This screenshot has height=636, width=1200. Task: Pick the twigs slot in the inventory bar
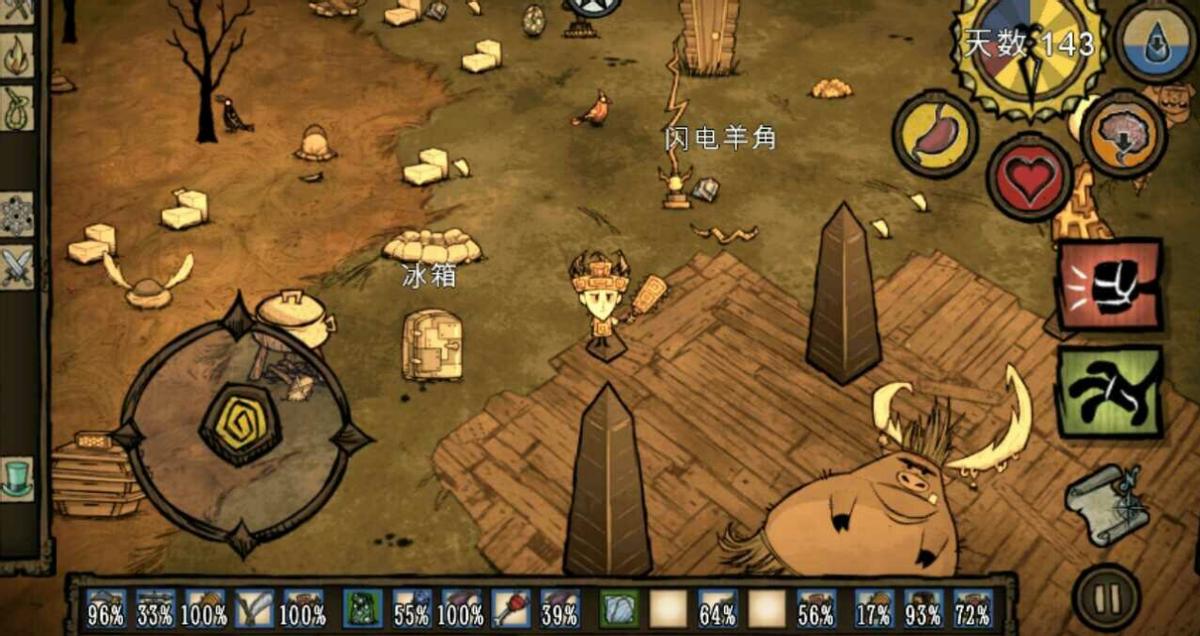[x=254, y=607]
